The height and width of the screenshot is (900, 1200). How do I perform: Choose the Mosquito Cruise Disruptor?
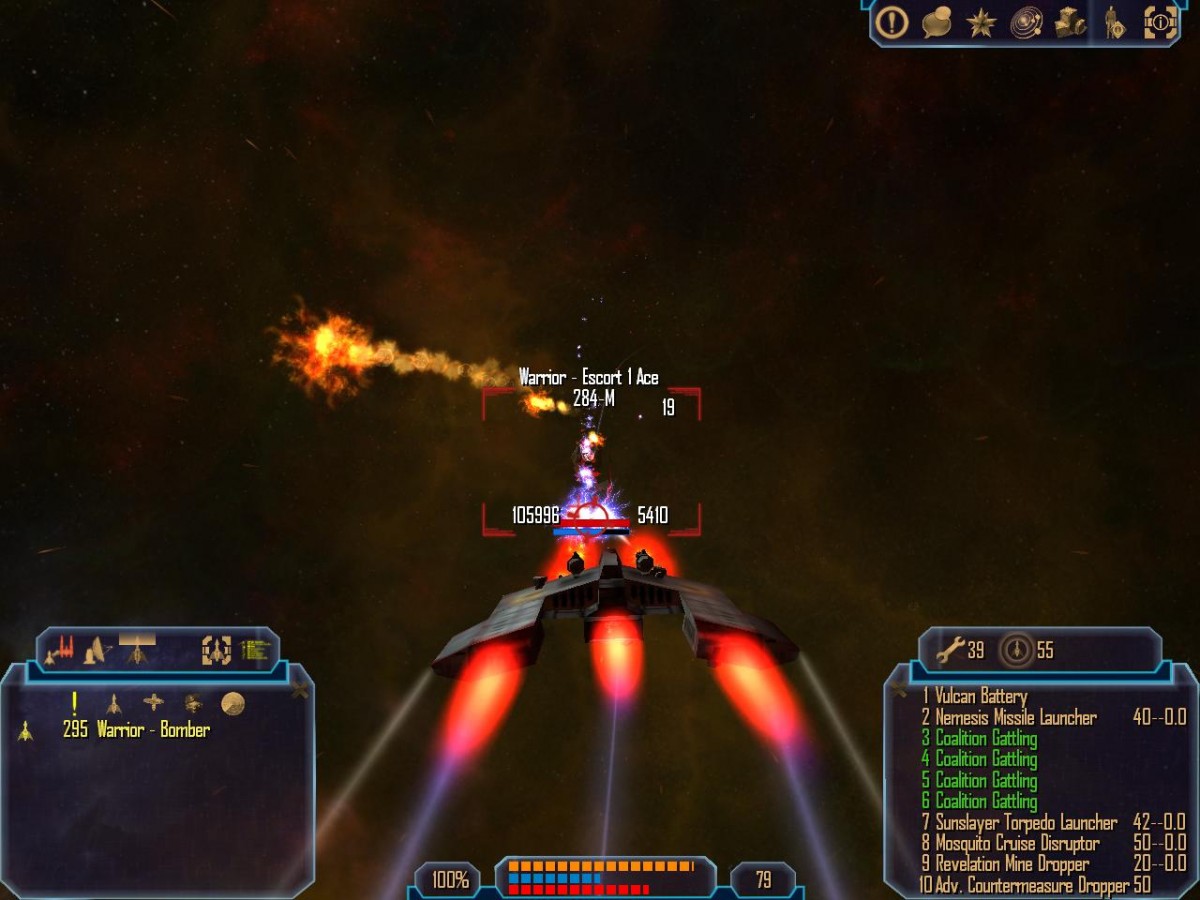(x=1016, y=843)
